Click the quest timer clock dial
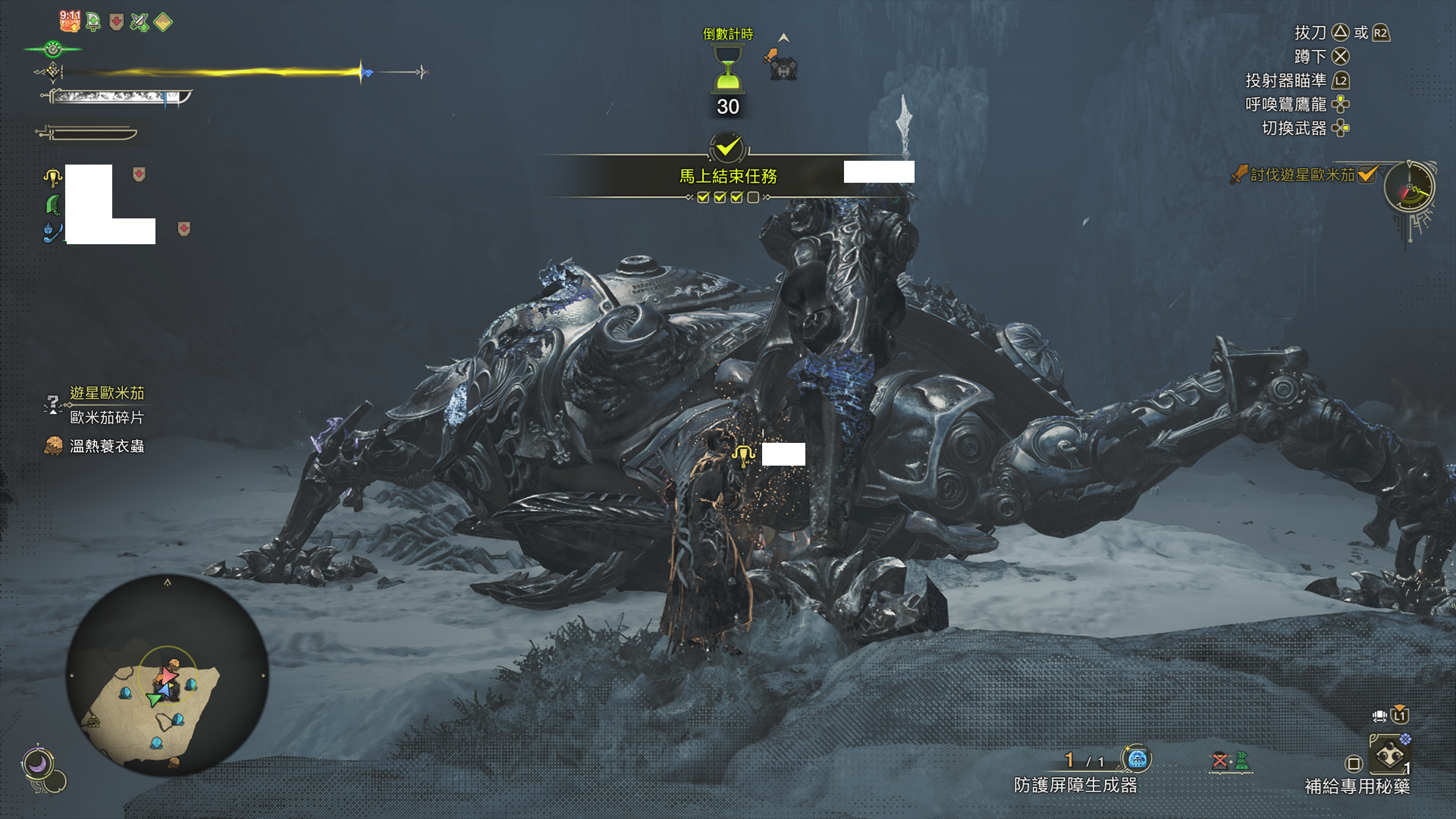1456x819 pixels. [1409, 187]
